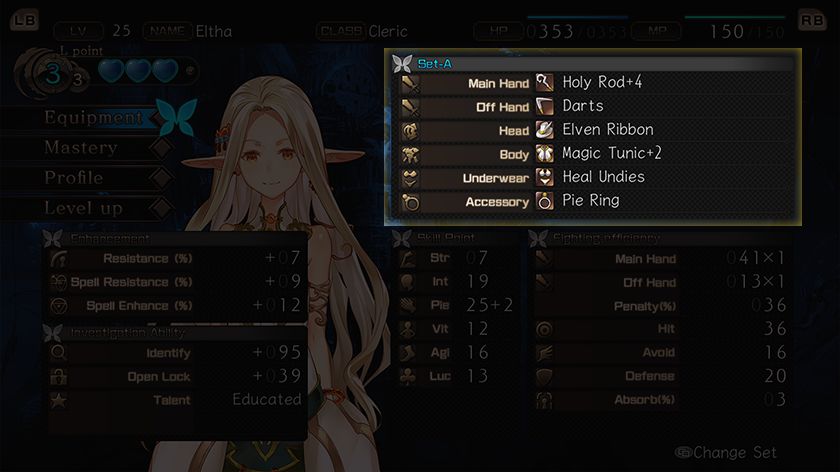View the character Profile

[x=74, y=178]
